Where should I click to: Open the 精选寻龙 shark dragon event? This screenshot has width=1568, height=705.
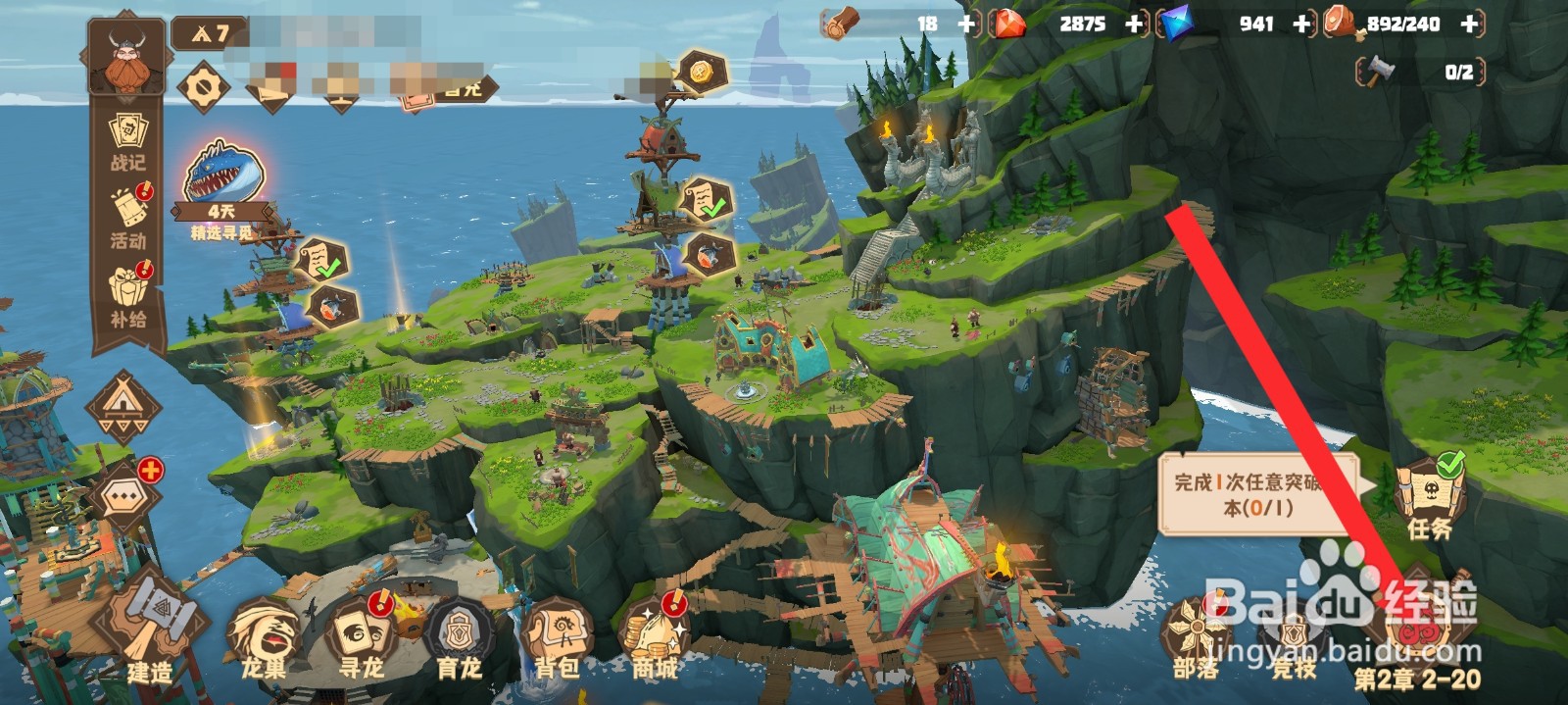click(222, 186)
